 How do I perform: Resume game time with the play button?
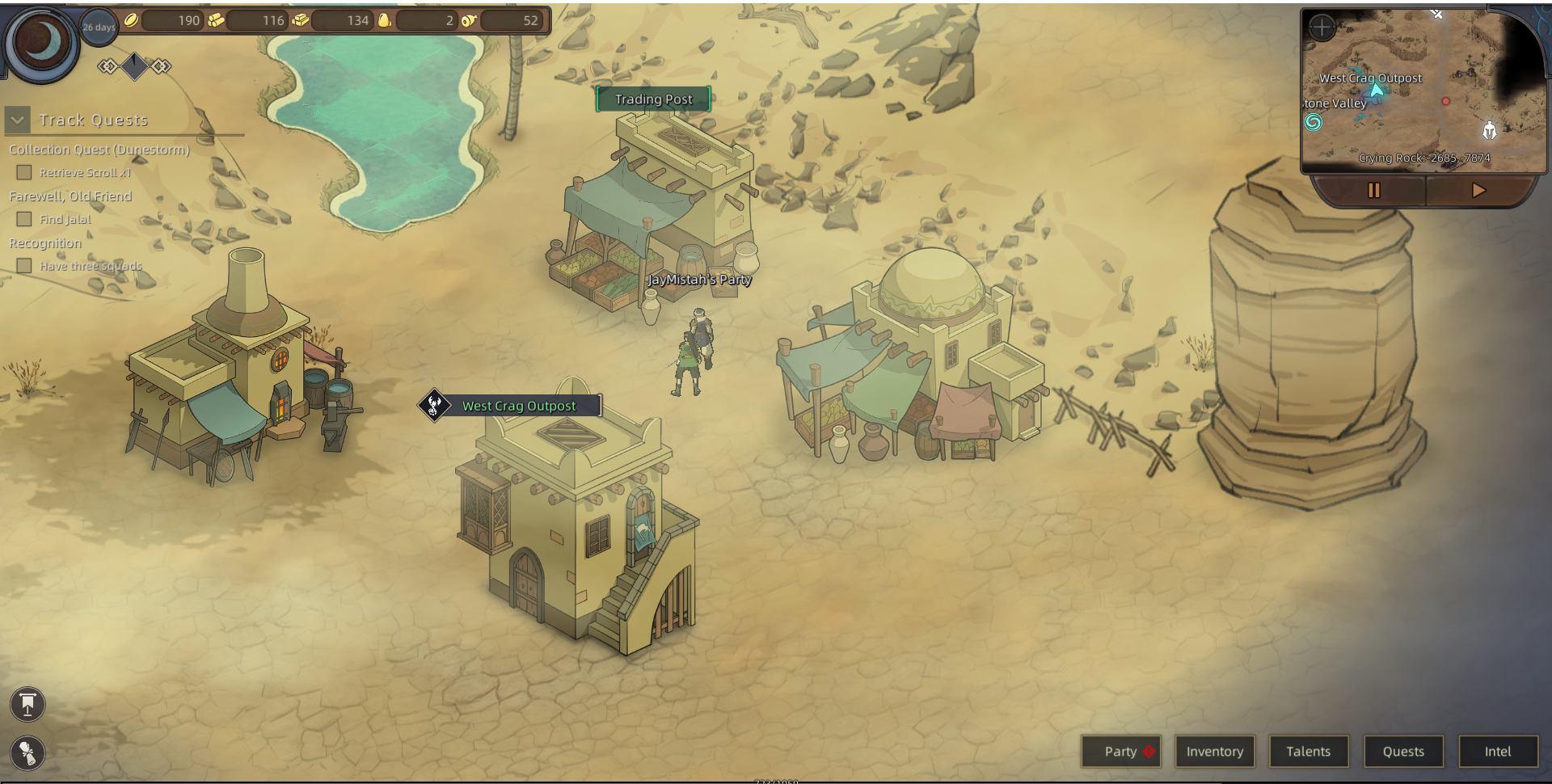(x=1478, y=191)
